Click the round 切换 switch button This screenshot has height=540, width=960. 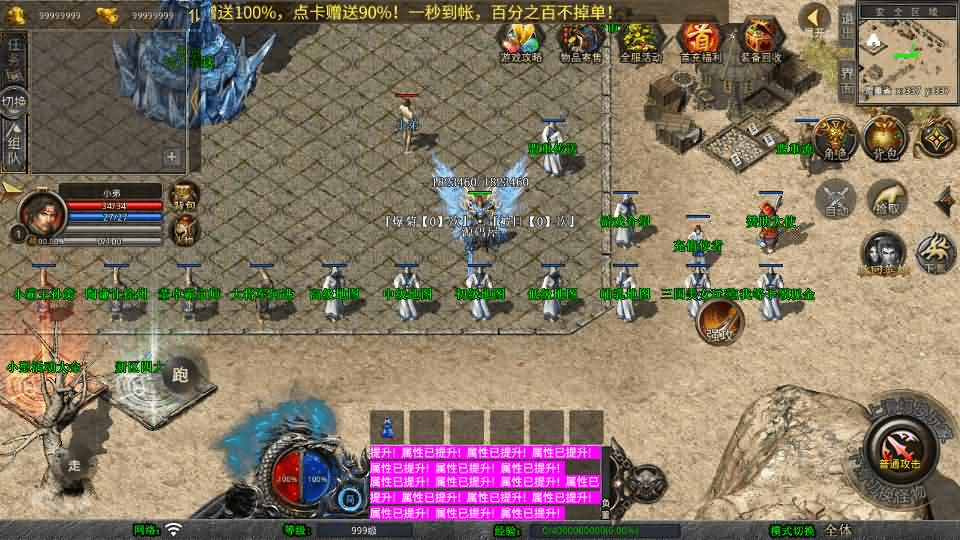click(x=15, y=101)
